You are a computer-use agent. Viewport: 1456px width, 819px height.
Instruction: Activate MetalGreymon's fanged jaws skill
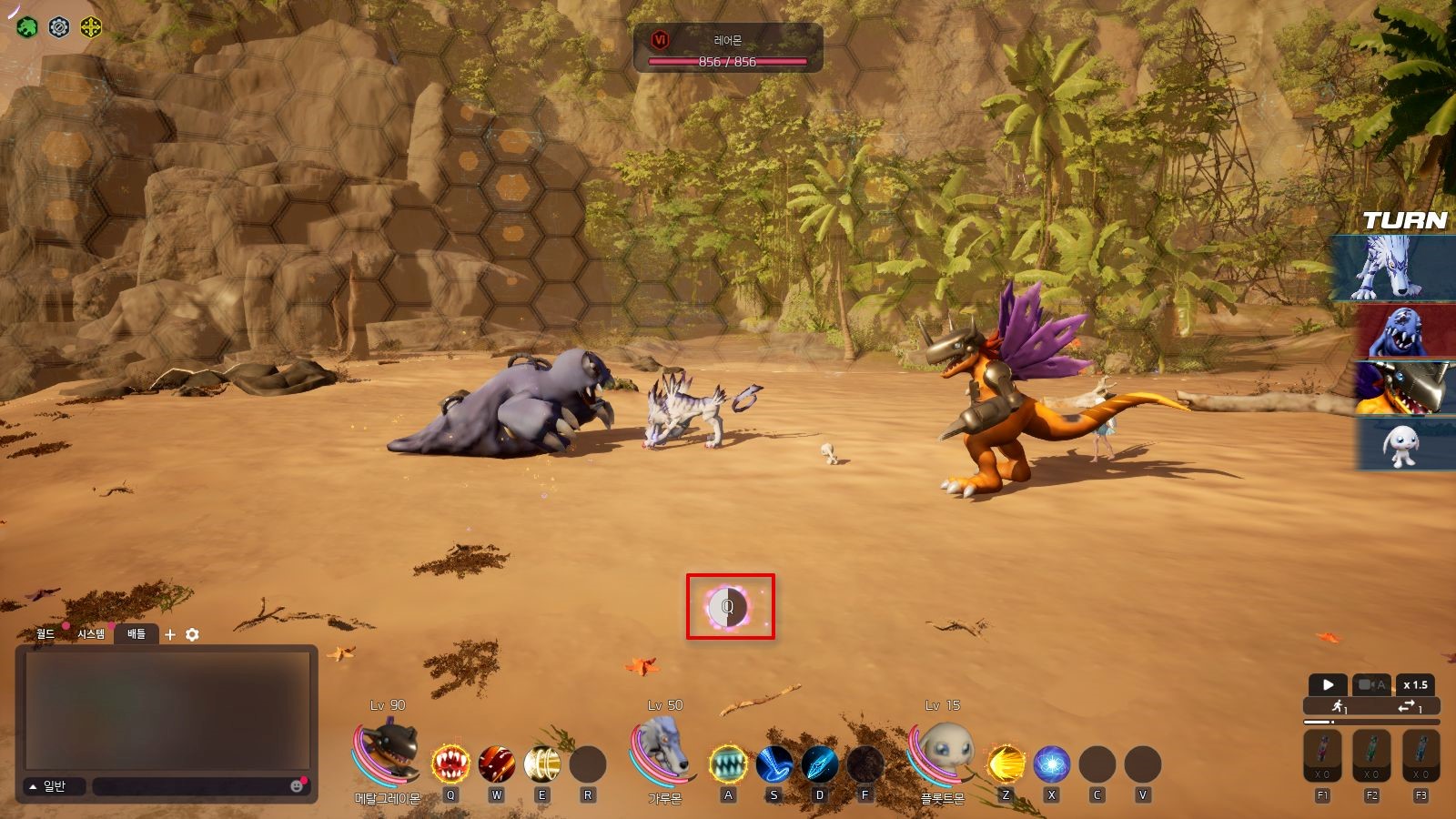pyautogui.click(x=450, y=763)
